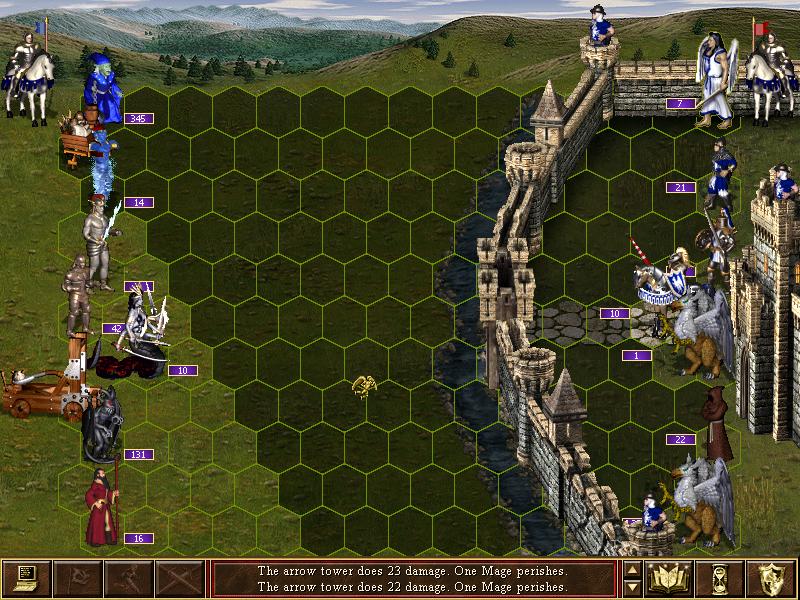The image size is (800, 600).
Task: Click the combat log message panel
Action: [x=412, y=578]
